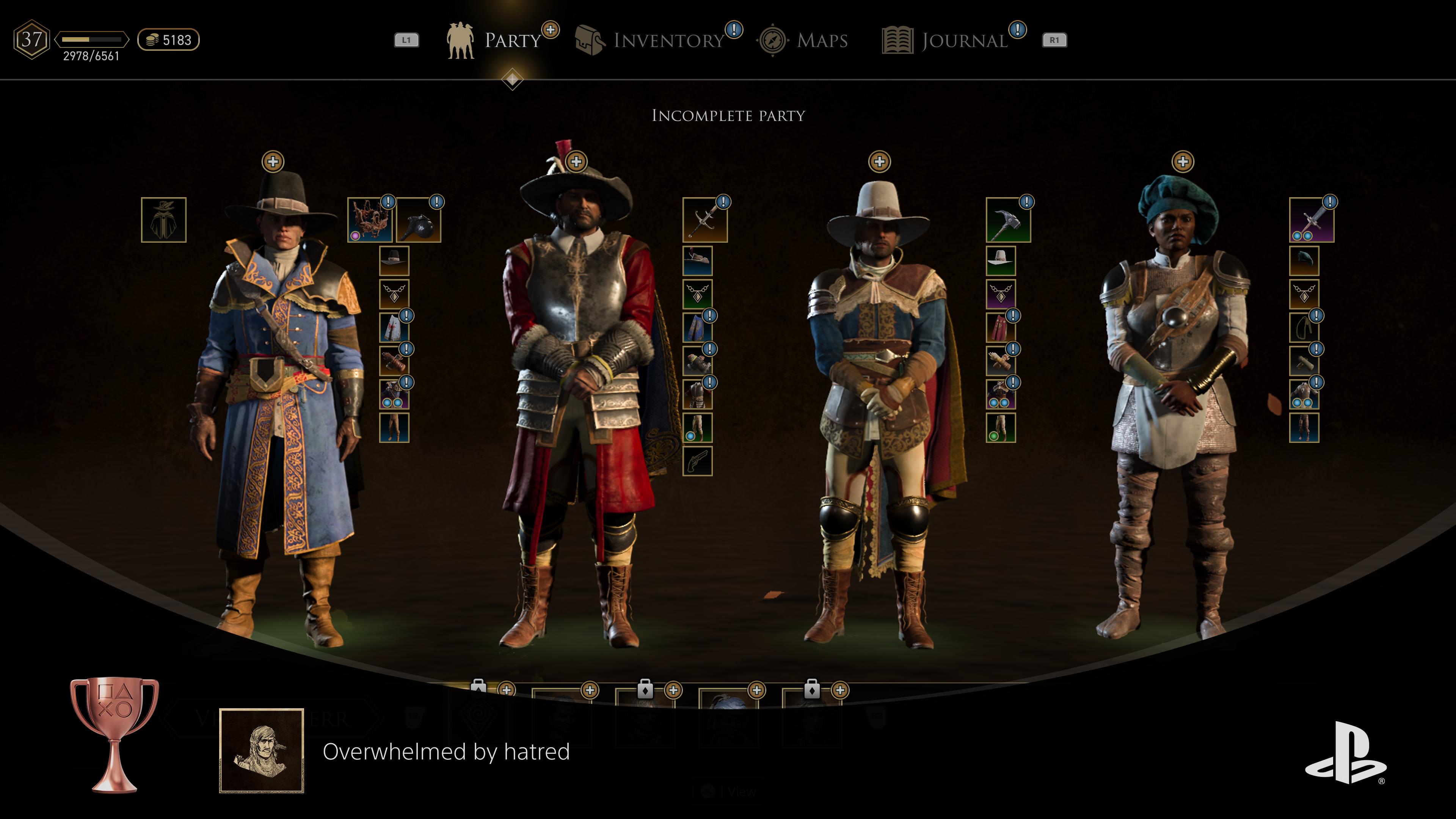Open the rapier weapon slot
Screen dimensions: 1456x819
click(705, 220)
